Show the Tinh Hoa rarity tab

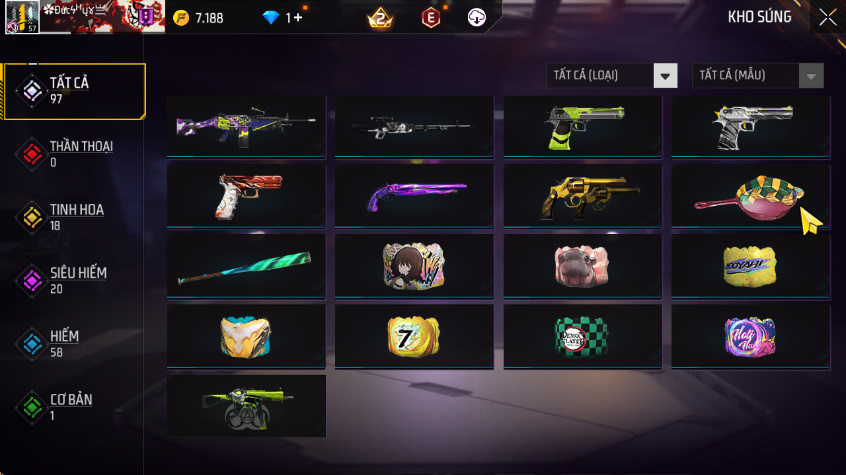(74, 217)
